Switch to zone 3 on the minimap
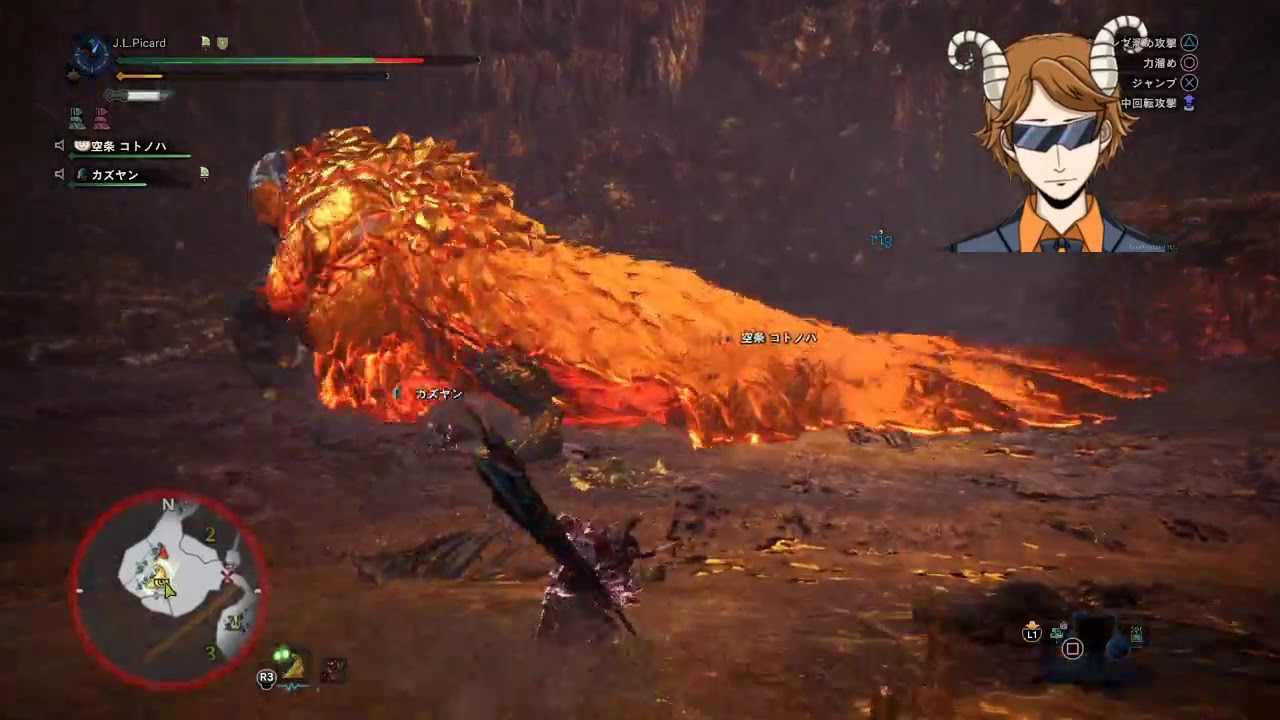Screen dimensions: 1280x720 [x=212, y=652]
